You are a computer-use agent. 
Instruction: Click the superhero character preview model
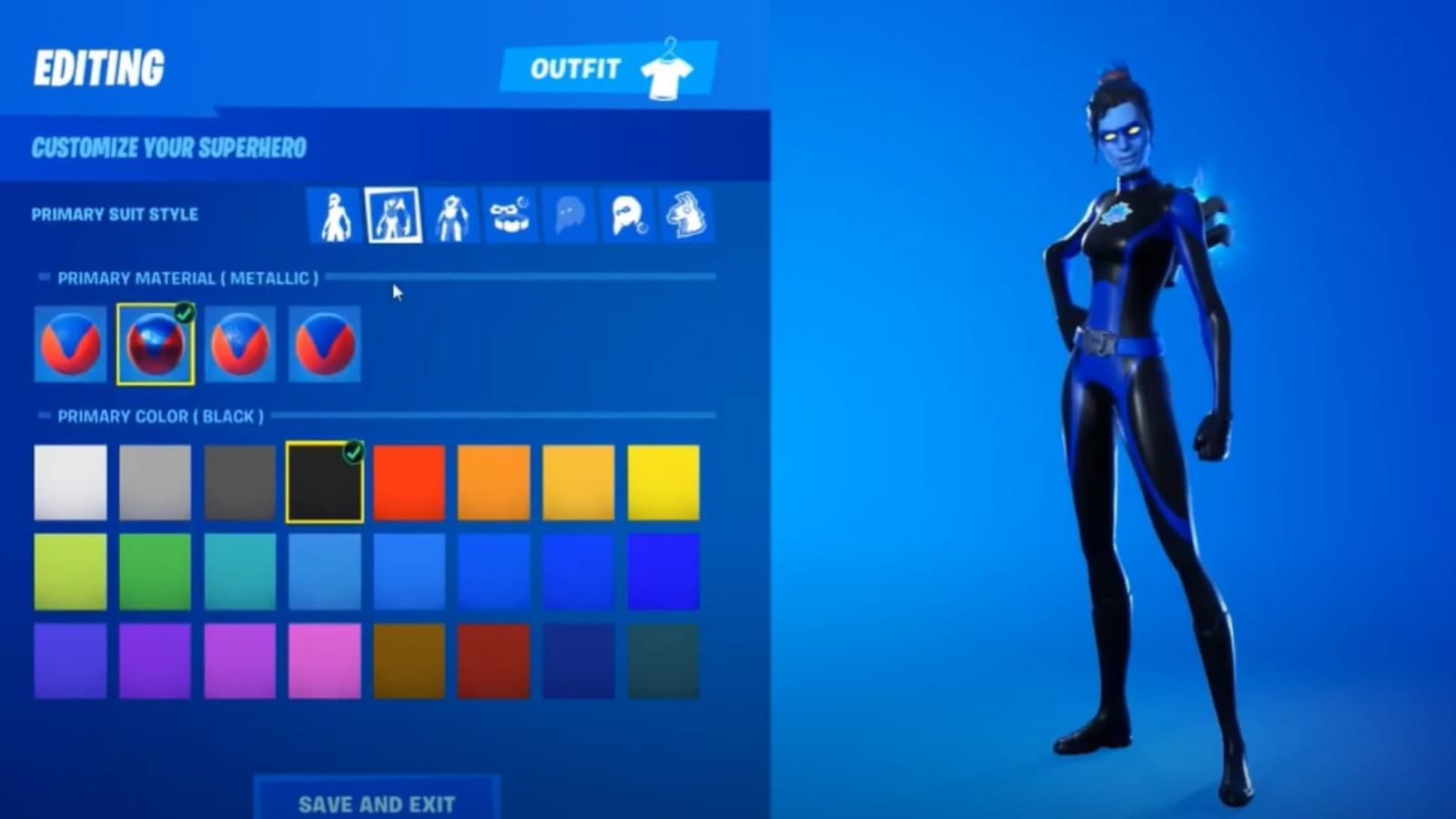[1128, 409]
